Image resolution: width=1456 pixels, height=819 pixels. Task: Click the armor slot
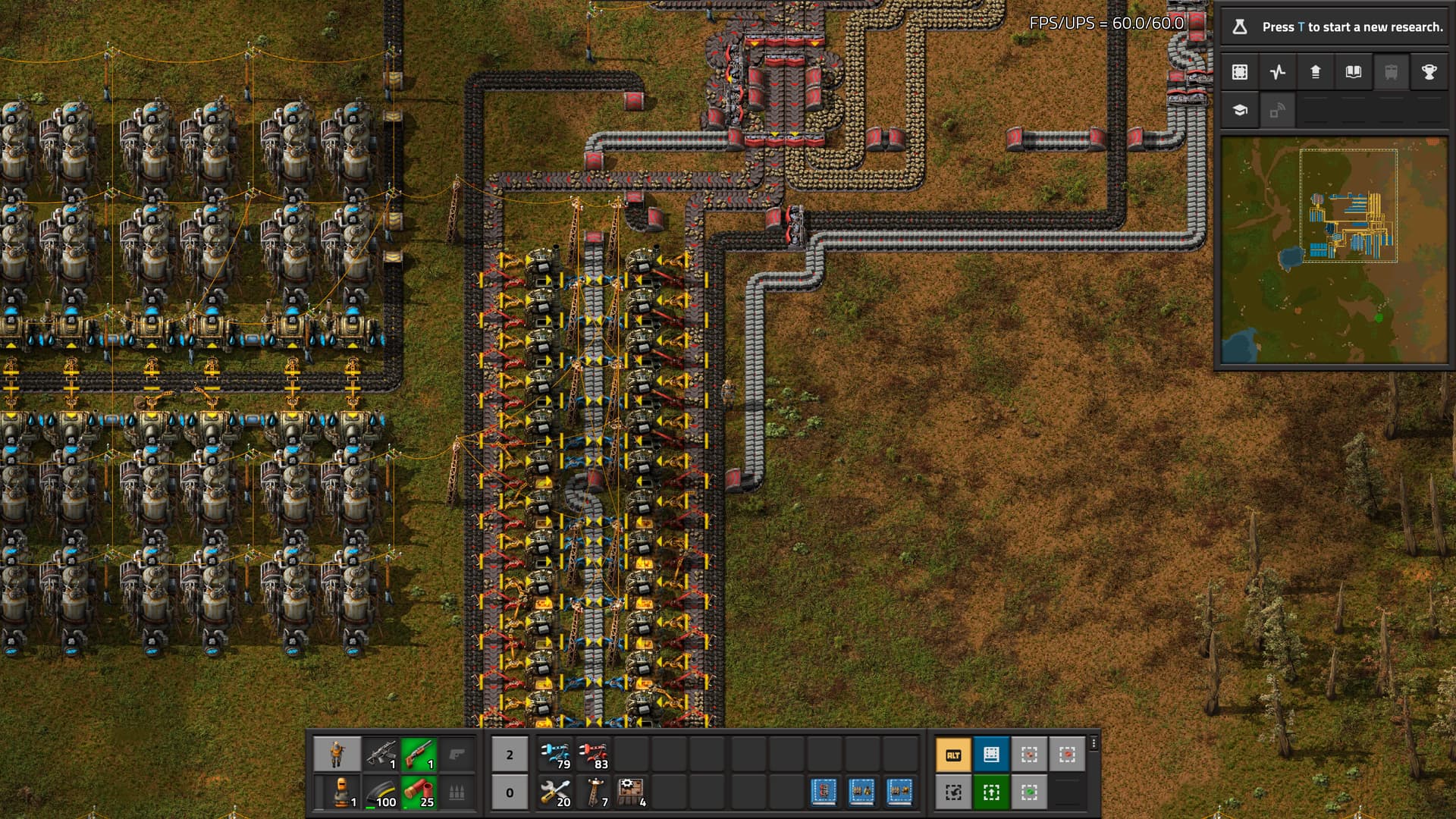(x=337, y=792)
